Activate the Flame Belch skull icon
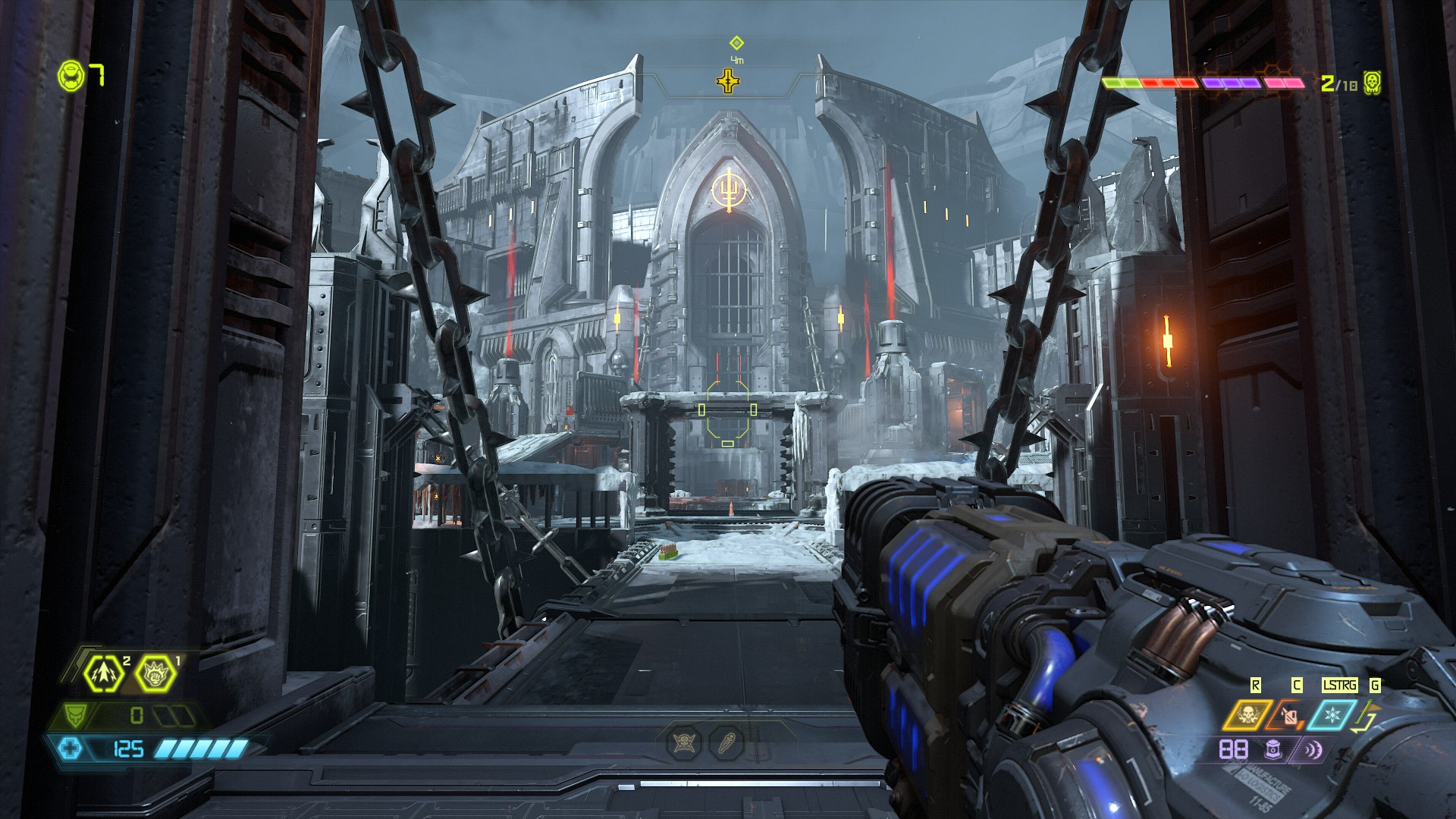Viewport: 1456px width, 819px height. (x=1247, y=714)
